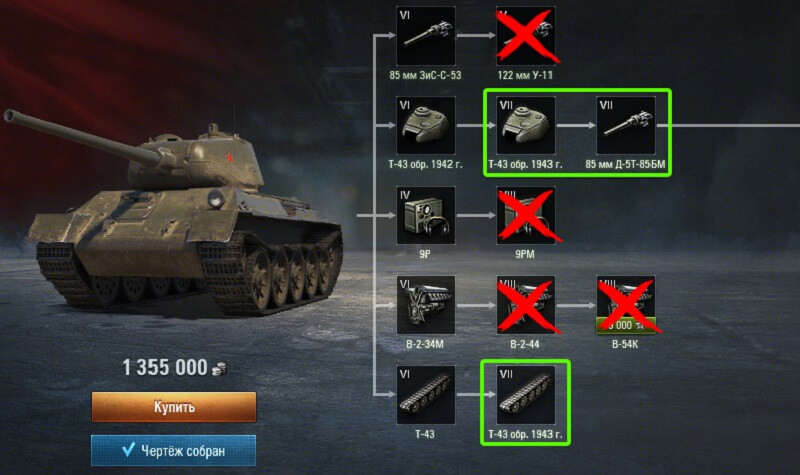The image size is (800, 475).
Task: Select the crossed-out 122 мм У-11 gun
Action: click(x=525, y=36)
